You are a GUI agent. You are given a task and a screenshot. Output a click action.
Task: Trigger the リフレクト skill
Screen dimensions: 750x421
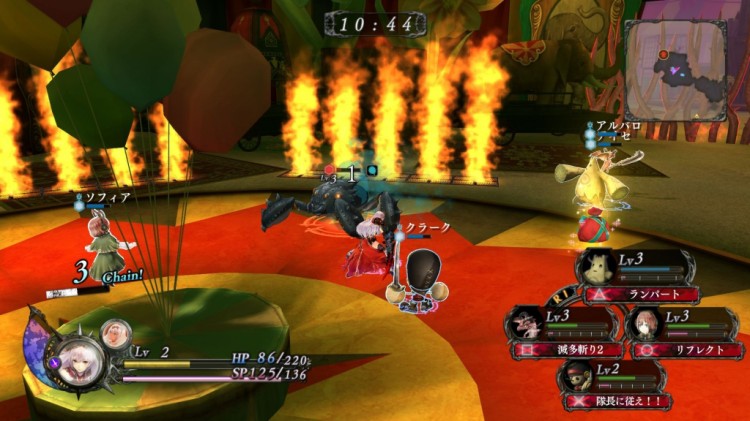coord(691,350)
